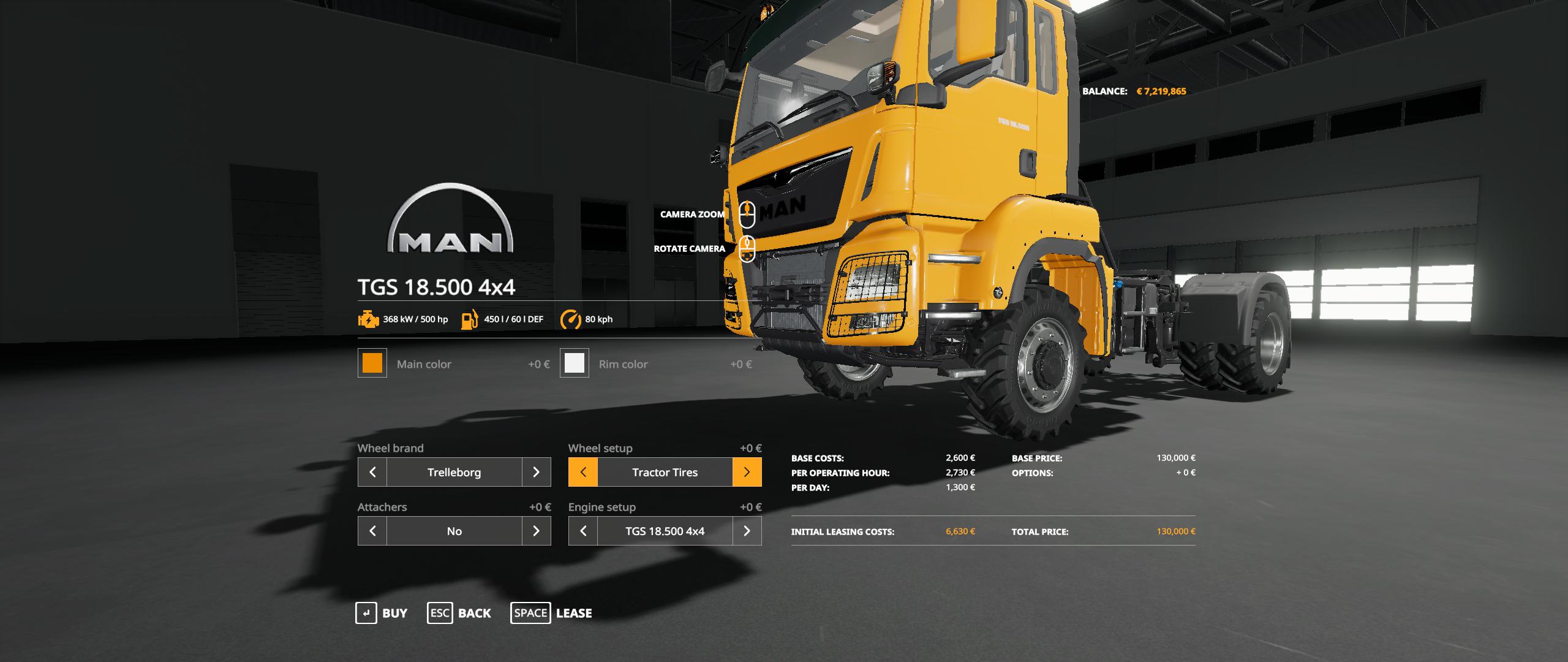Switch to next wheel setup after Tractor Tires
This screenshot has height=662, width=1568.
[x=747, y=472]
